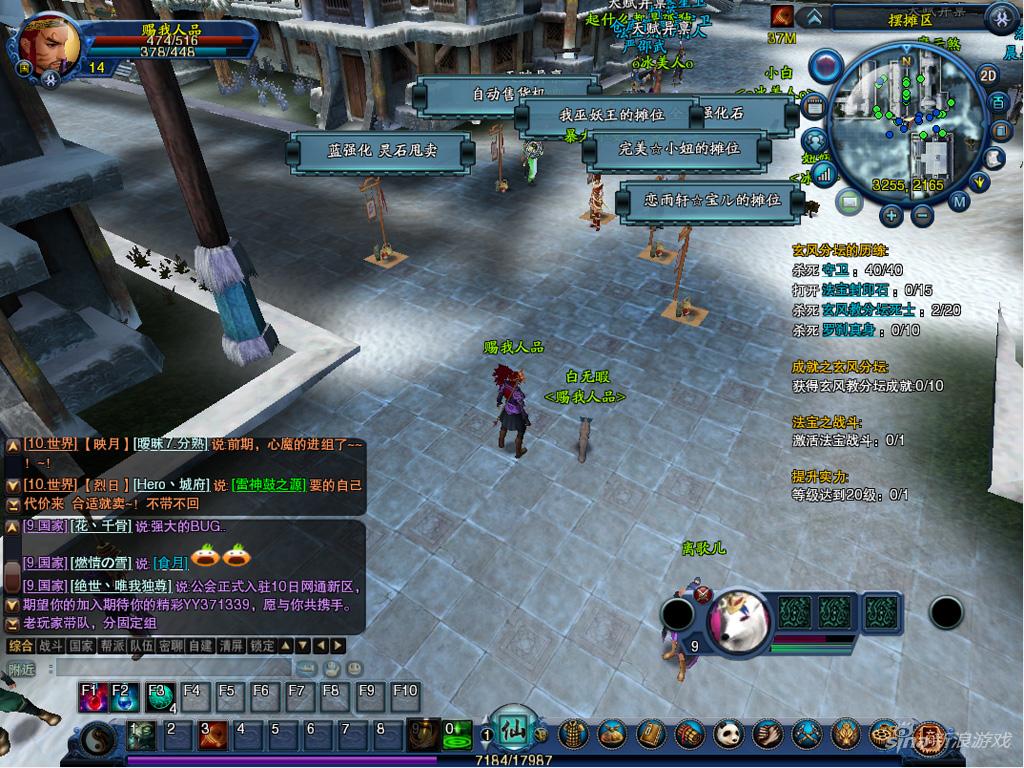Viewport: 1024px width, 768px height.
Task: Activate the skill in hotbar slot 3
Action: (x=211, y=735)
